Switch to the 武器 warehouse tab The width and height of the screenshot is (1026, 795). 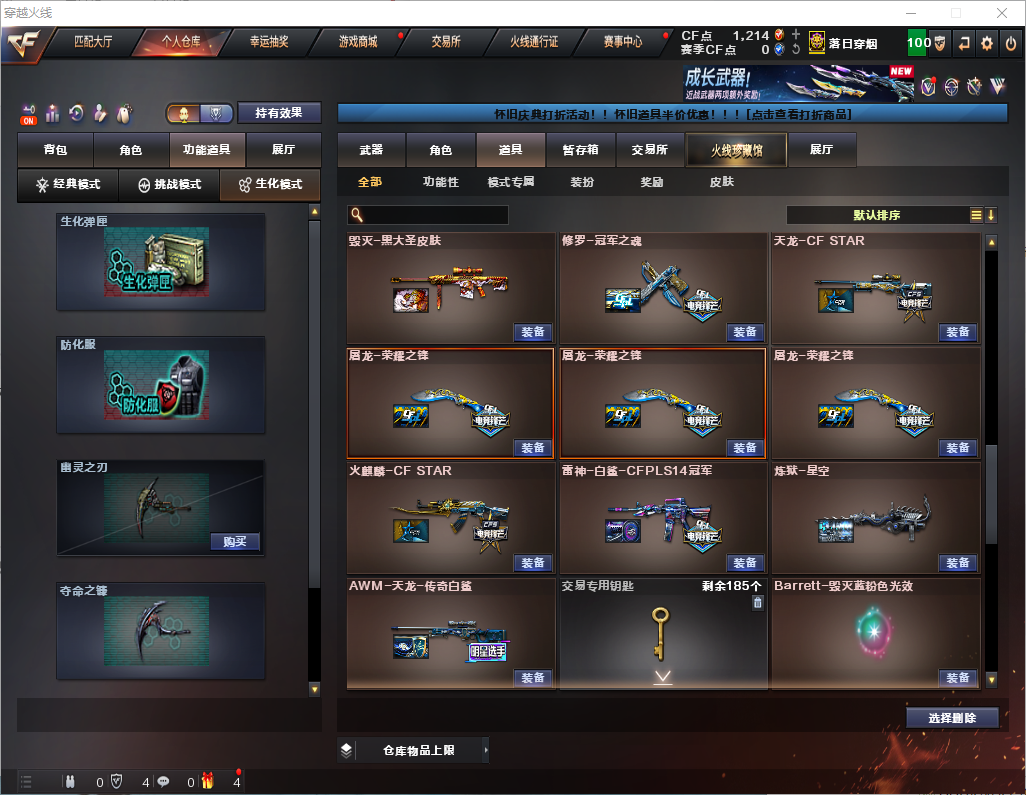click(371, 150)
